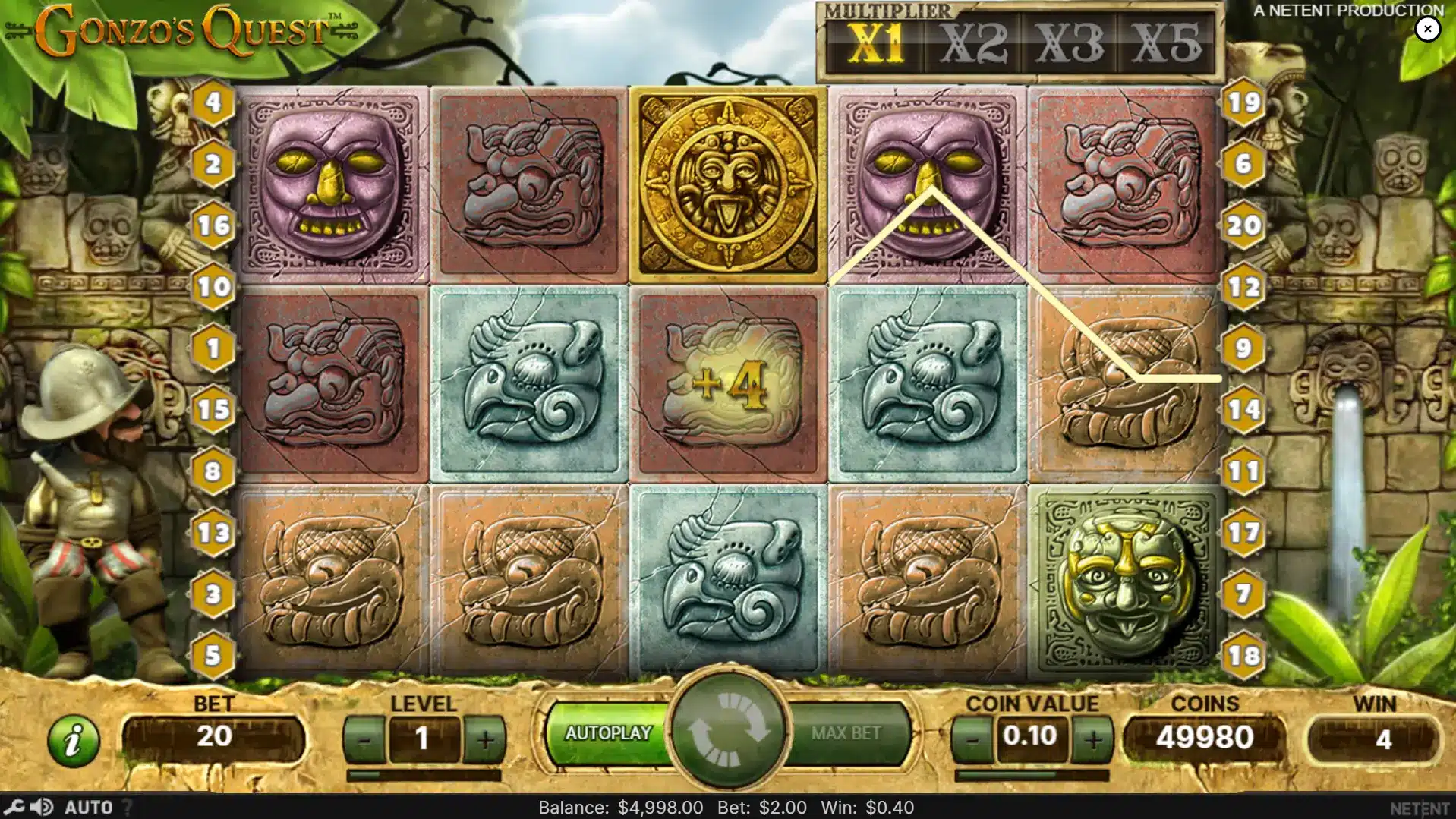Image resolution: width=1456 pixels, height=819 pixels.
Task: Open the wrench settings menu
Action: (x=14, y=807)
